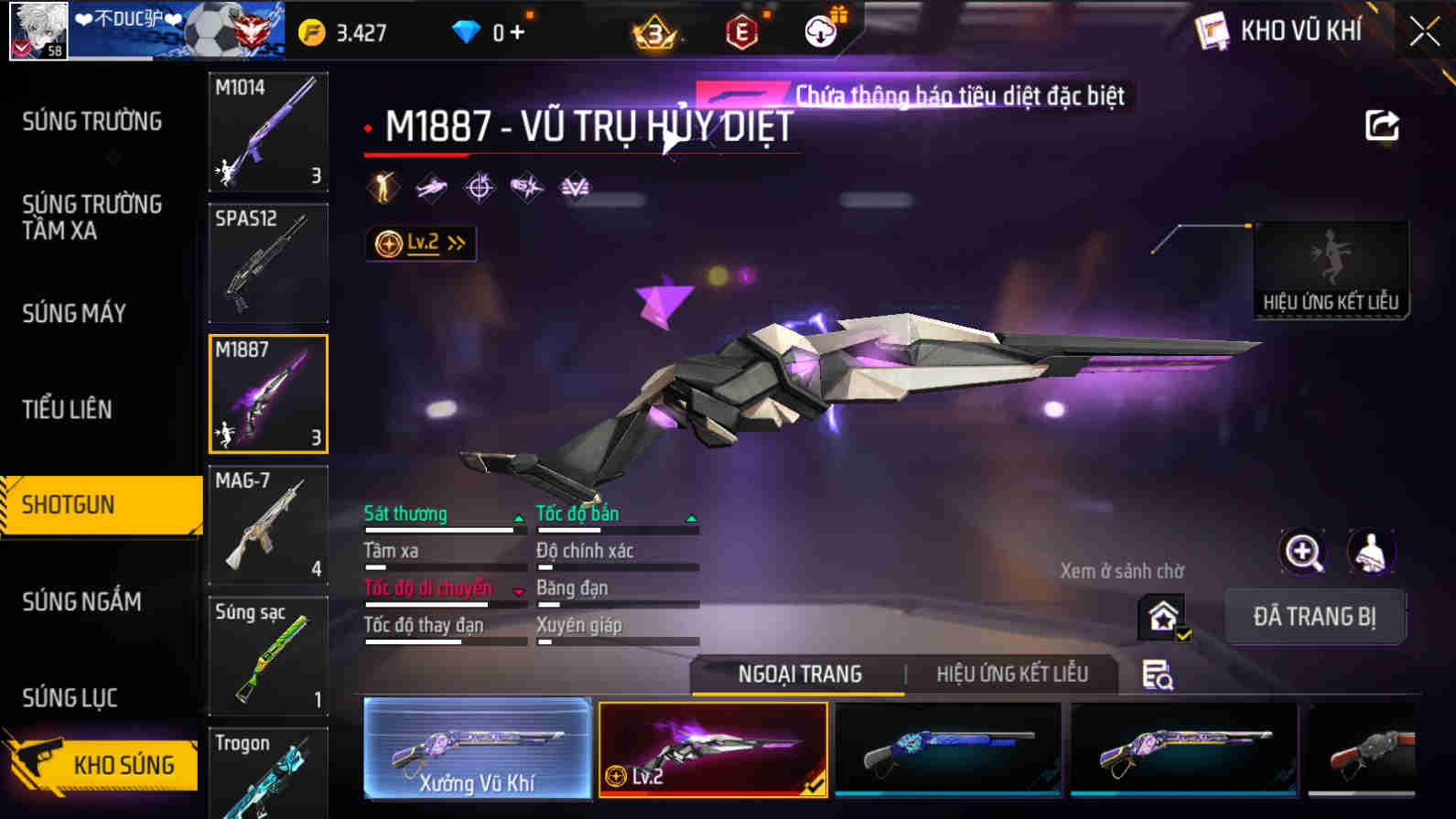Click the ĐÃ TRANG BỊ button
The image size is (1456, 819).
1315,616
